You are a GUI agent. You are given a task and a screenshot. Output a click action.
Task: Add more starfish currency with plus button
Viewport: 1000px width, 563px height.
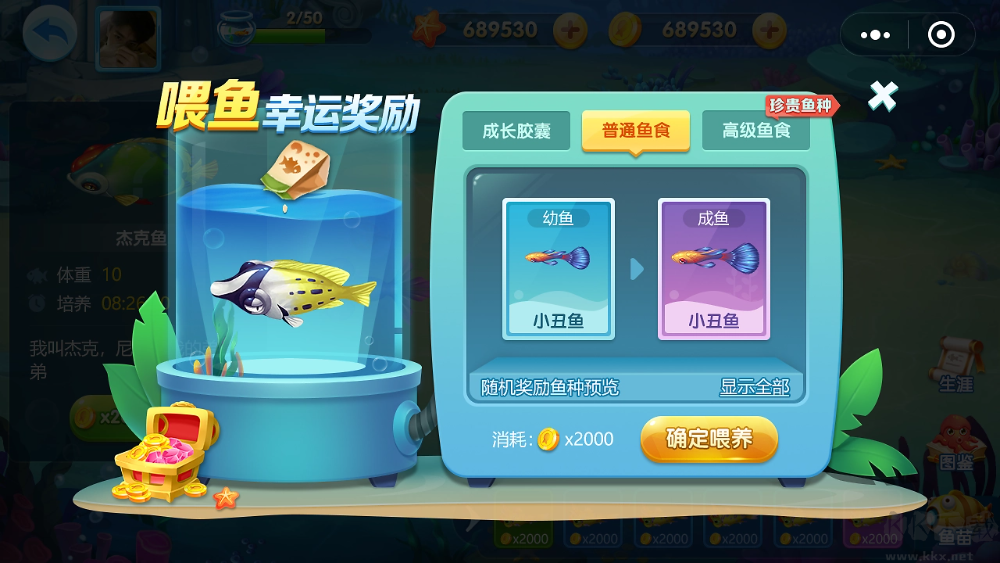pos(571,31)
